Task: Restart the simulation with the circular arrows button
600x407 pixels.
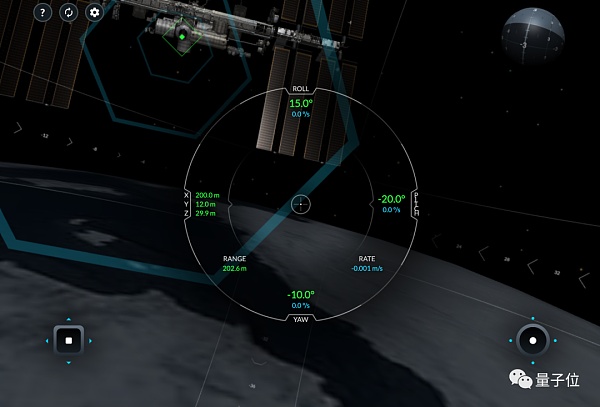Action: [x=68, y=13]
